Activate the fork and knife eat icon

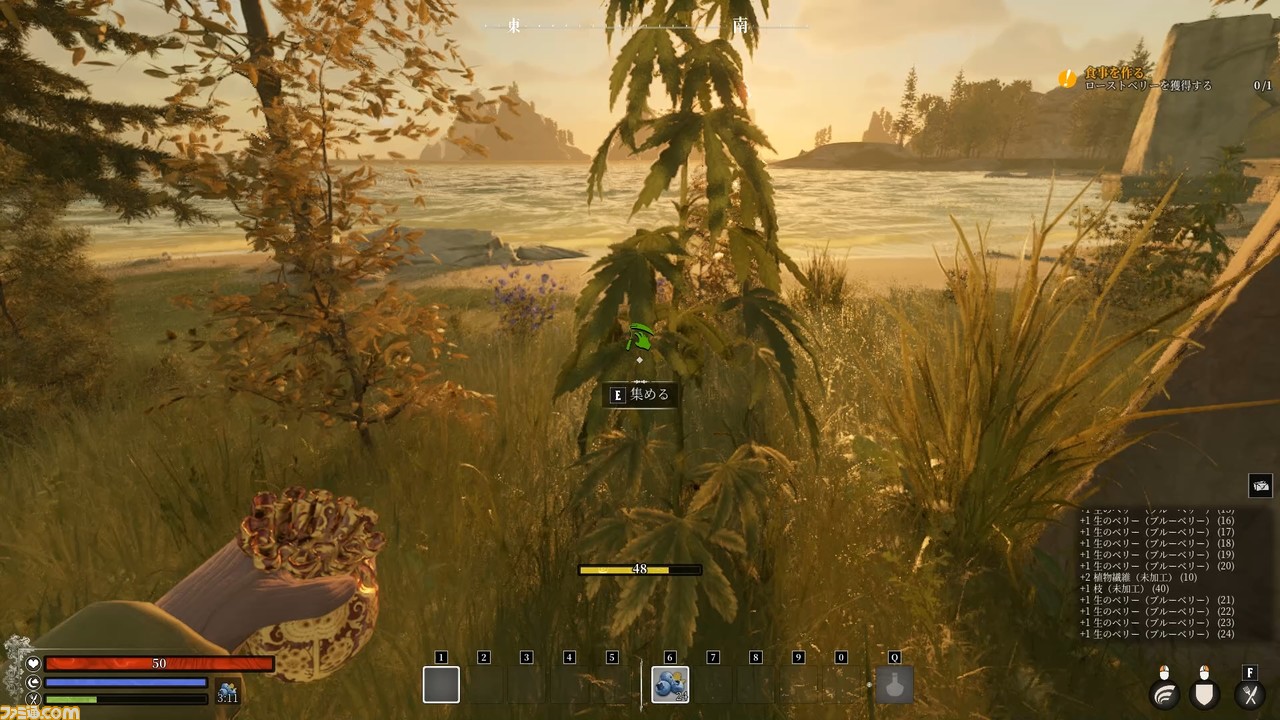coord(1249,694)
